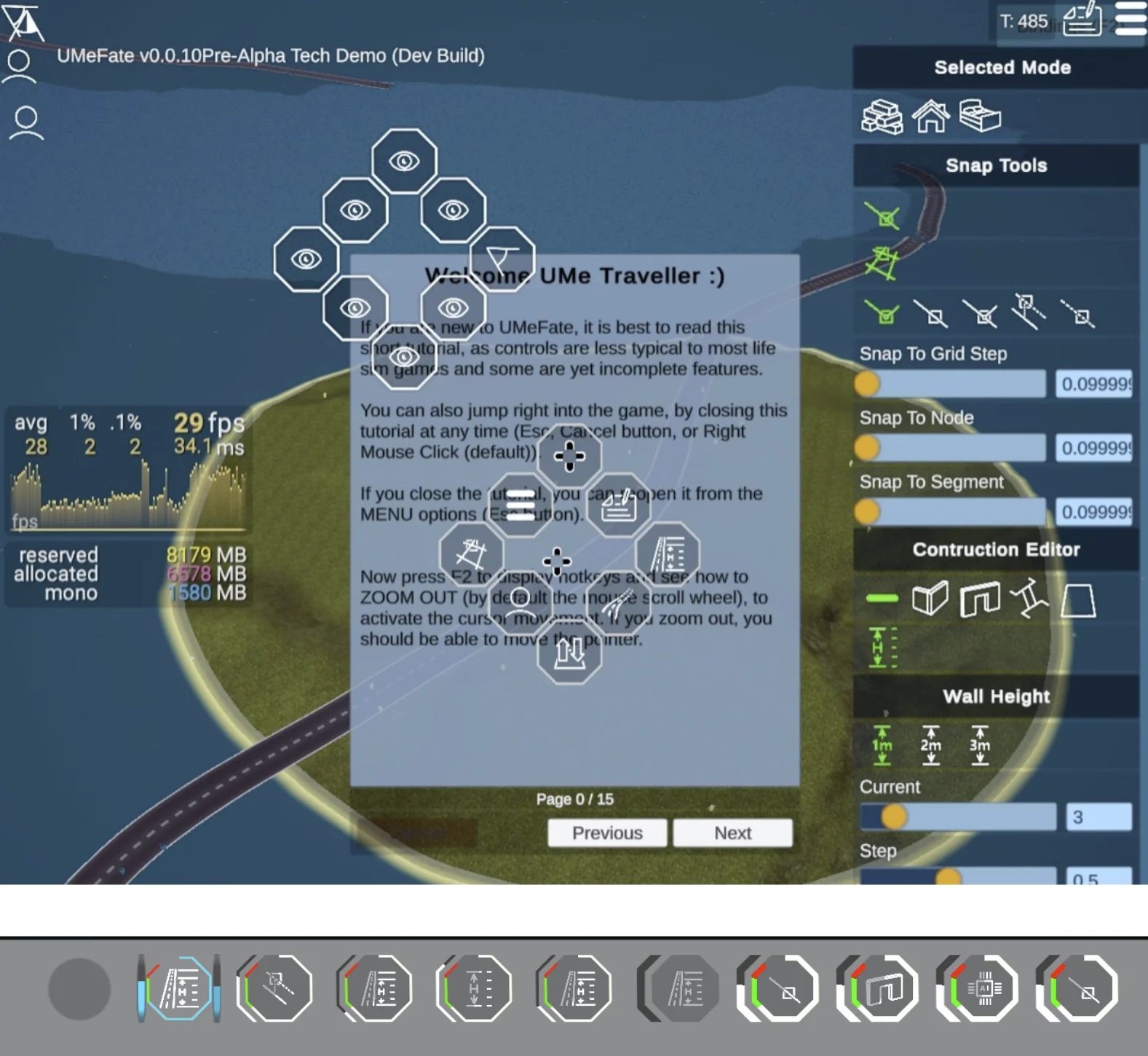Image resolution: width=1148 pixels, height=1056 pixels.
Task: Click the Next button in the tutorial
Action: tap(732, 832)
